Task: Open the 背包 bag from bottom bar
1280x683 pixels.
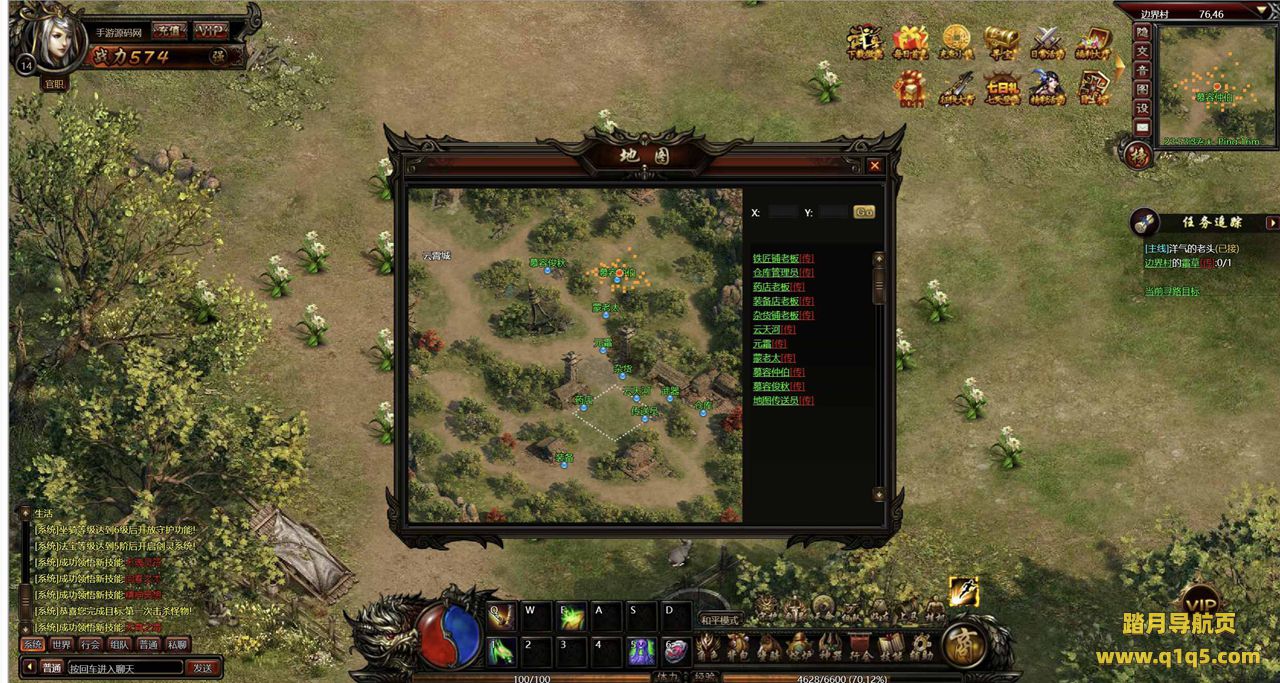Action: 738,648
